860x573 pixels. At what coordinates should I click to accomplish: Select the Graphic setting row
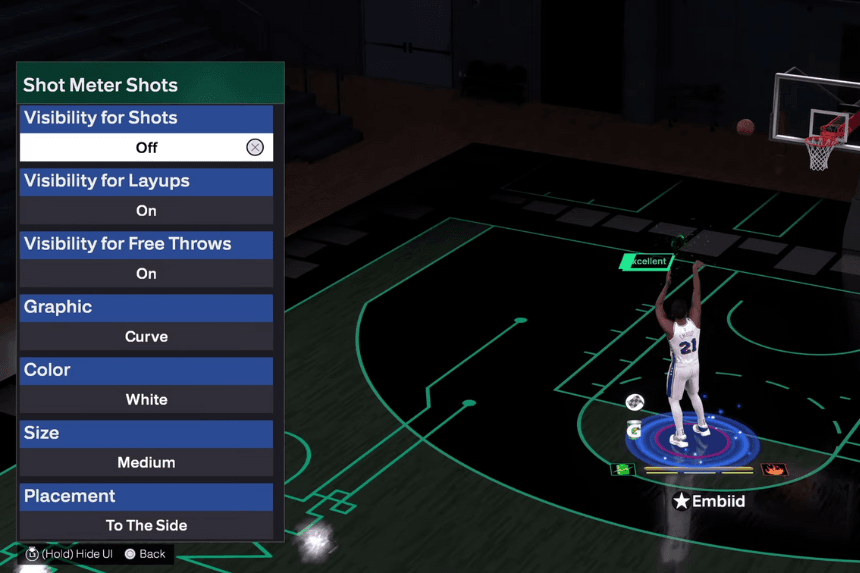146,307
